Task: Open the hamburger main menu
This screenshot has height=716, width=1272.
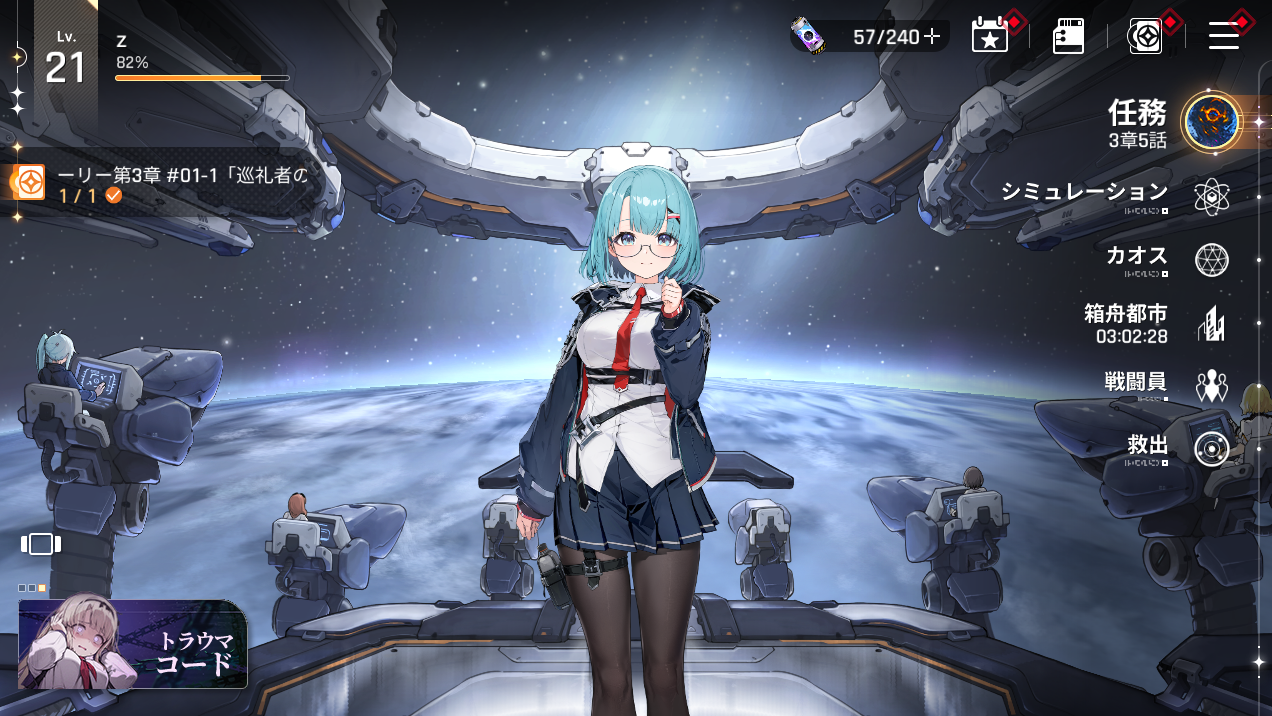Action: [x=1224, y=36]
